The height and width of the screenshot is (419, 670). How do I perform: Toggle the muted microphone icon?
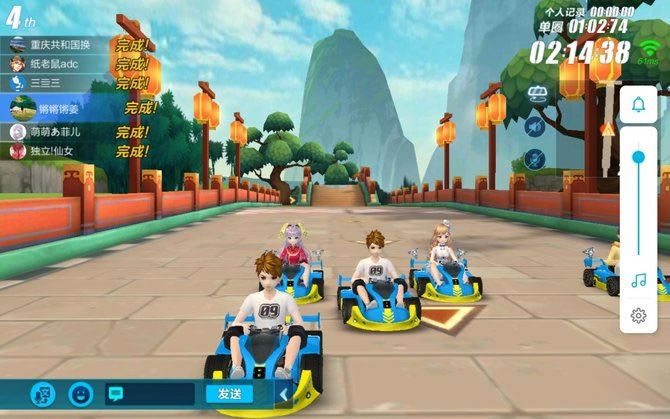pyautogui.click(x=535, y=158)
